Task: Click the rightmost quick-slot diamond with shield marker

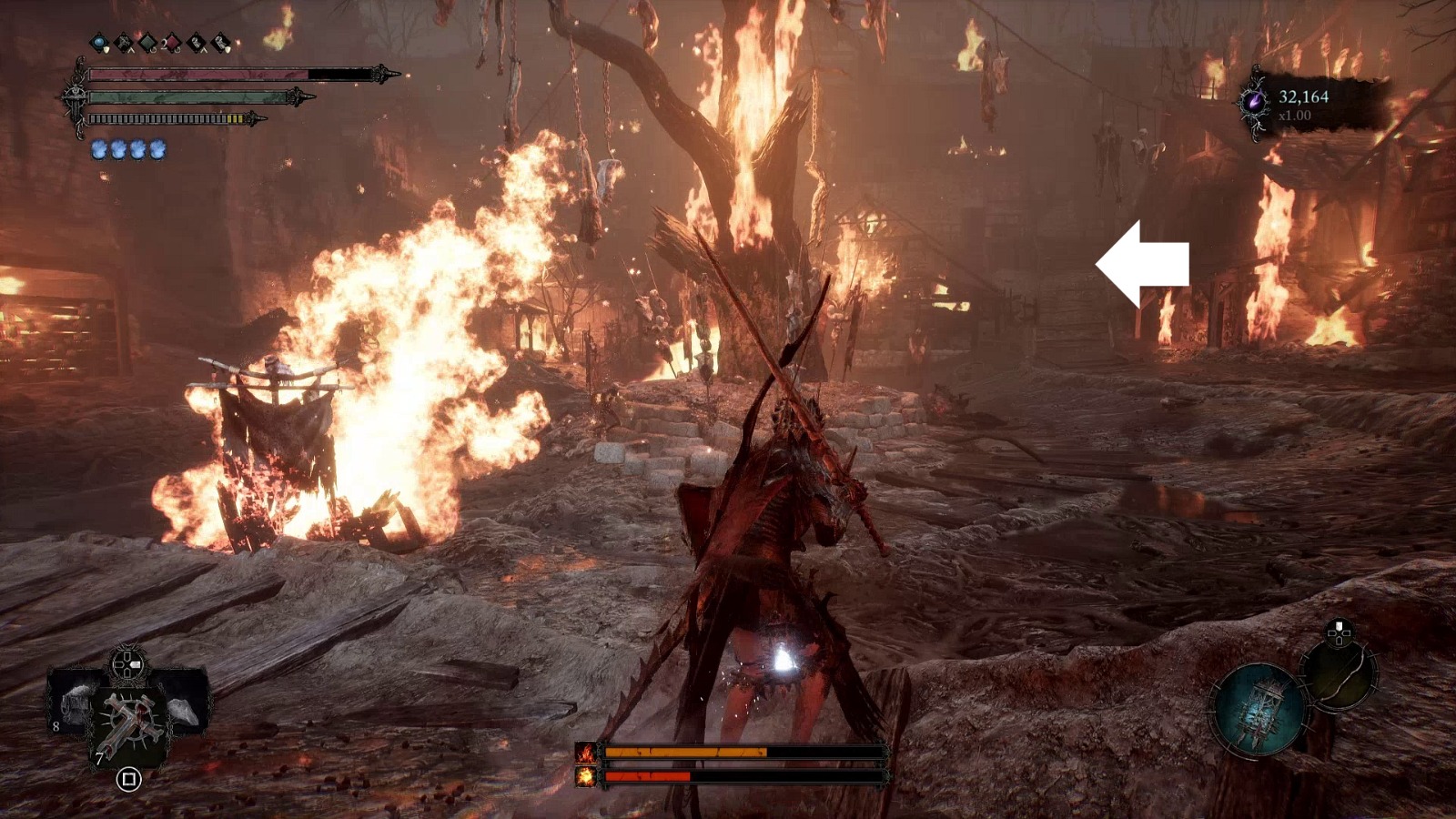Action: click(220, 41)
